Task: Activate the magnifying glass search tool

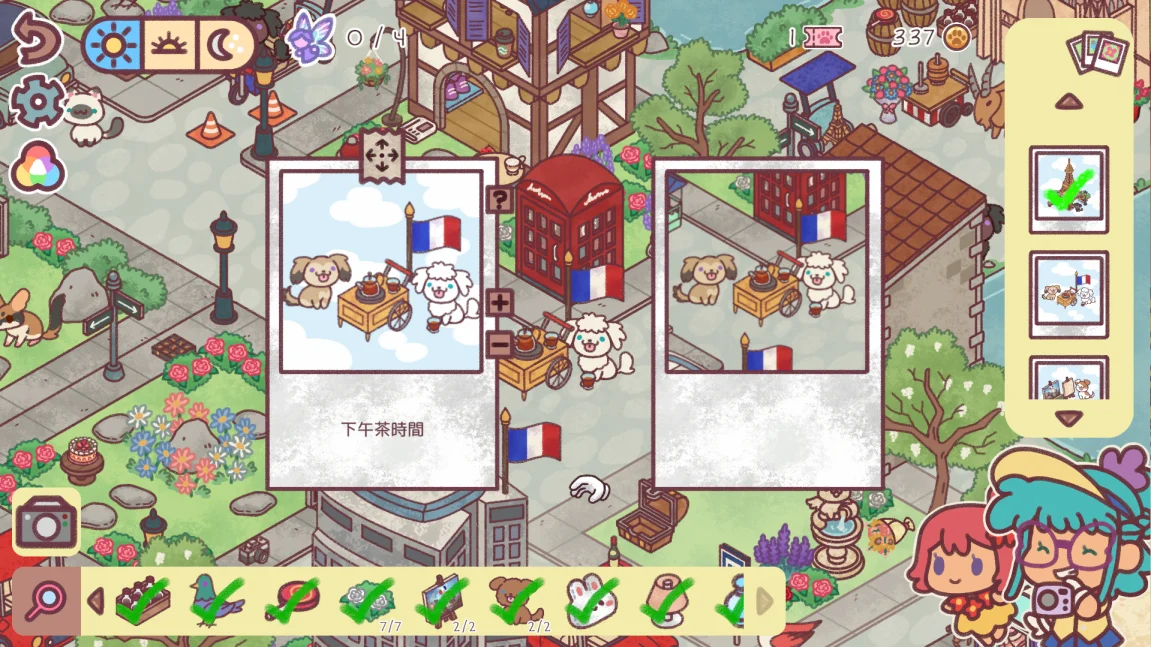Action: click(46, 601)
